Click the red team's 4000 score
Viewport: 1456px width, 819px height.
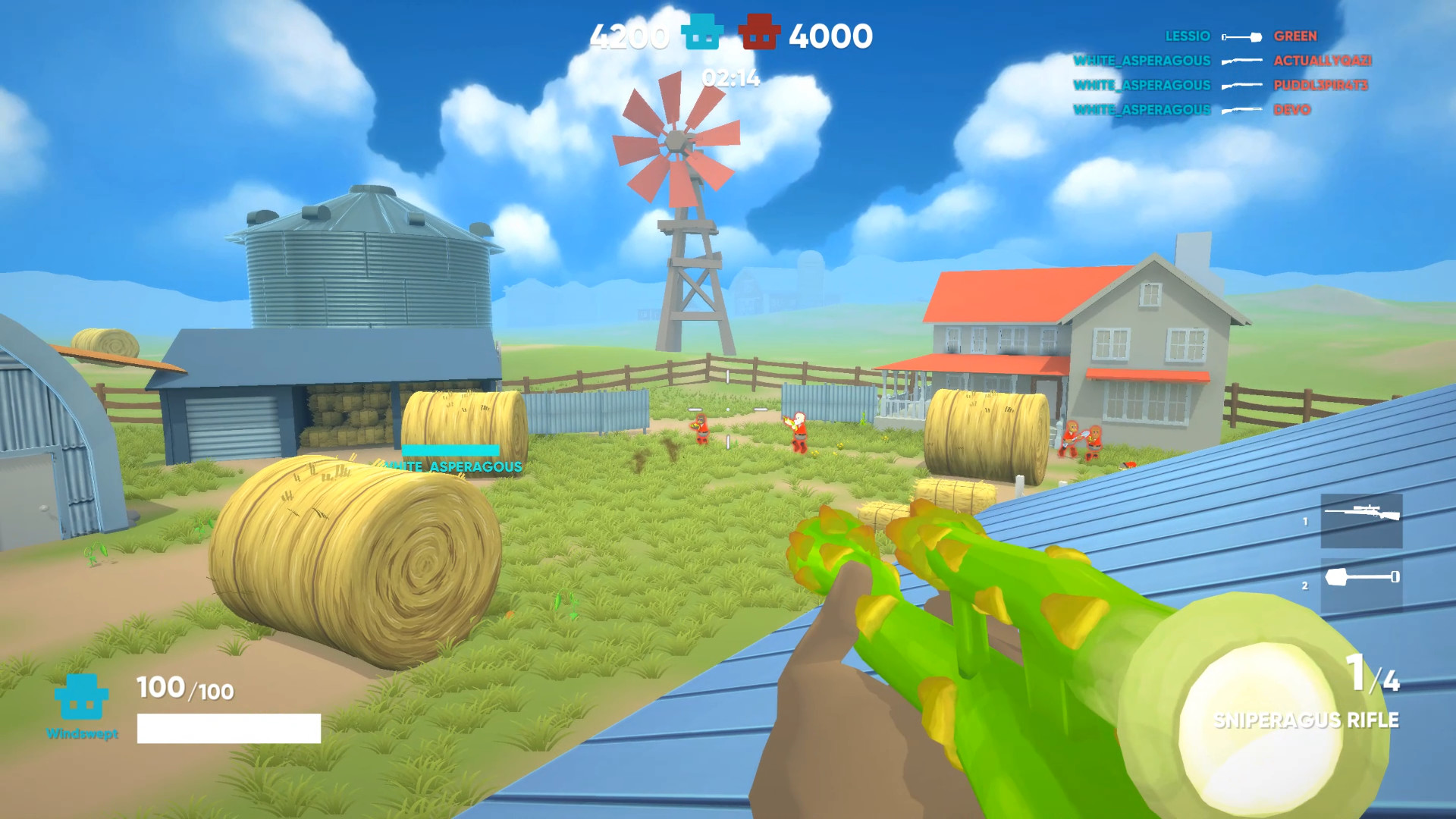832,33
